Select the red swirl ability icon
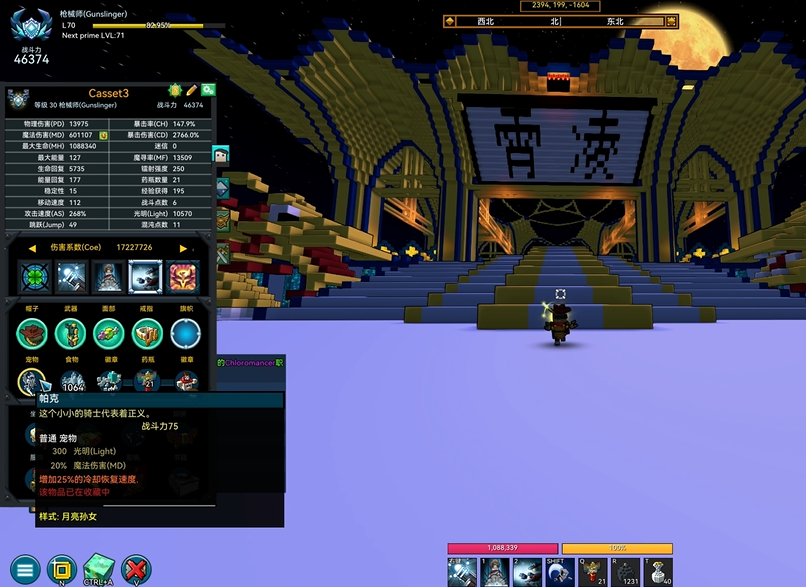The width and height of the screenshot is (806, 587). tap(183, 275)
